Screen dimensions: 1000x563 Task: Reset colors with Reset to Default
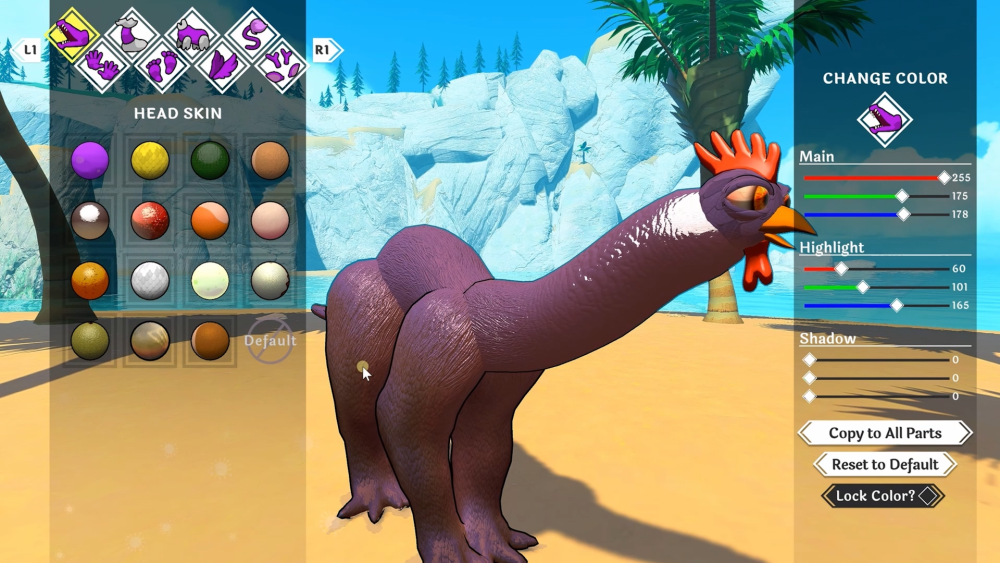click(x=885, y=464)
